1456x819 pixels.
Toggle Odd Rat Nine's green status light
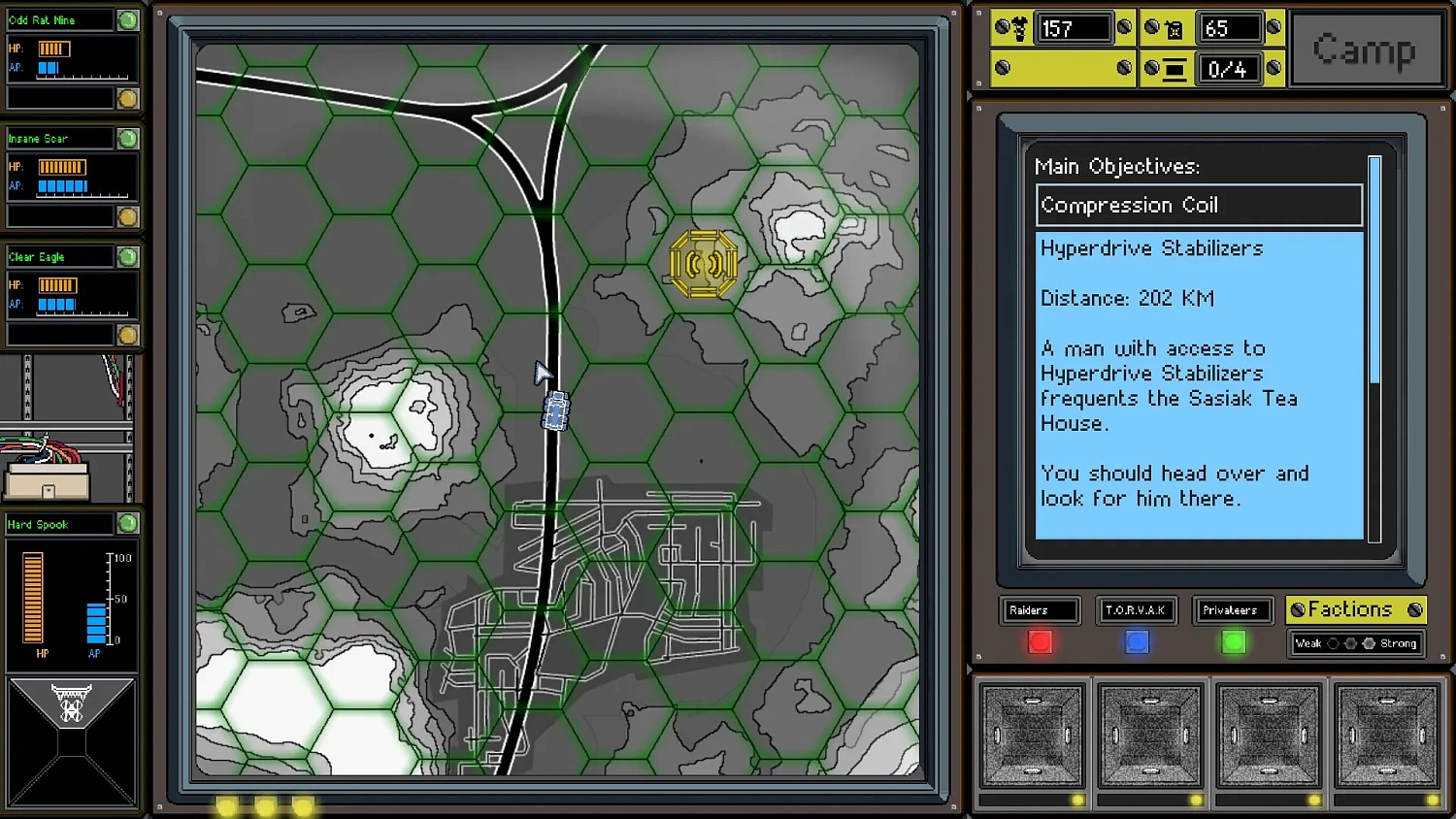click(x=127, y=19)
